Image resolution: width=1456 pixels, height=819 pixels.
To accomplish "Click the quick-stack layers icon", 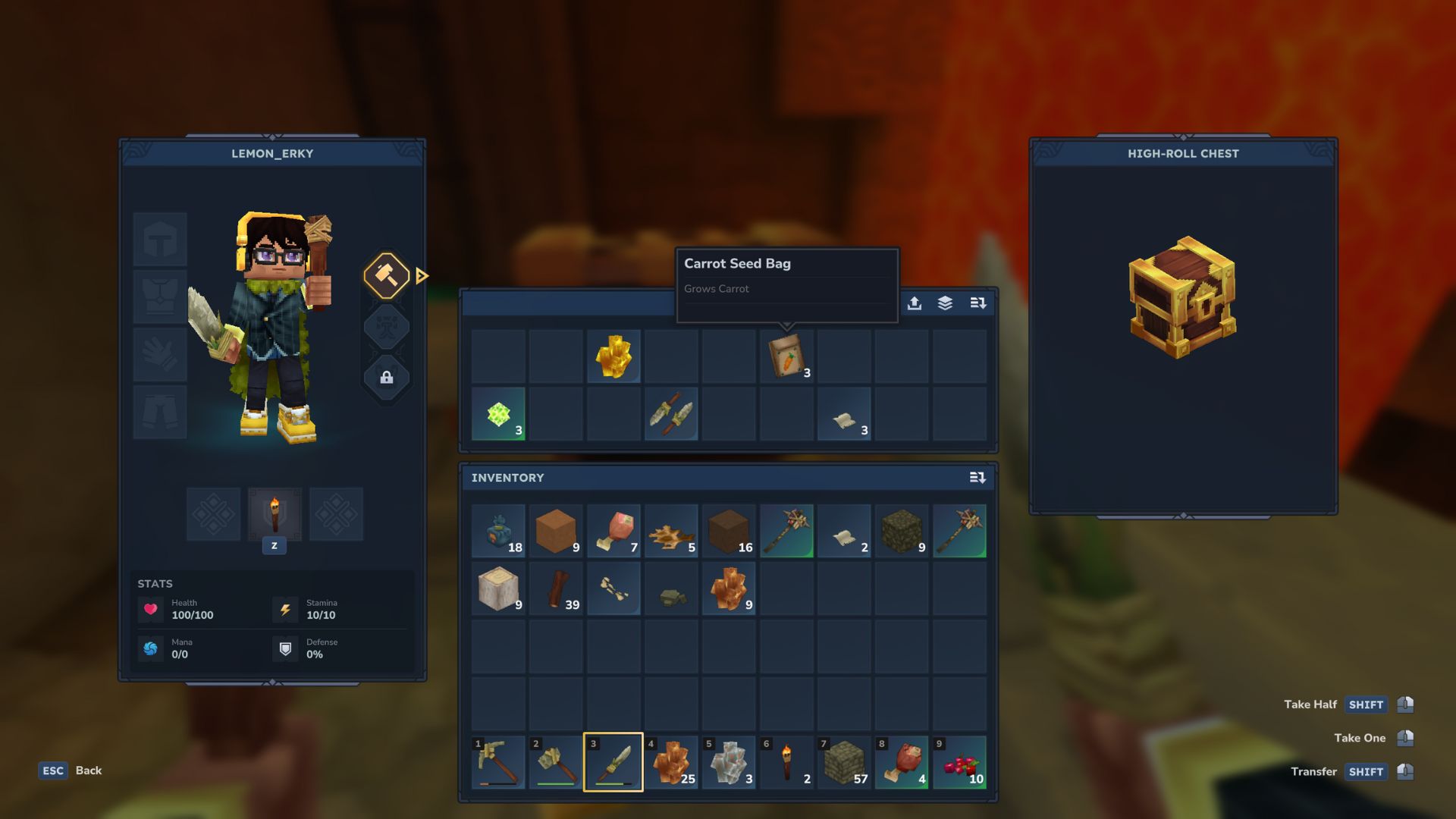I will [944, 303].
